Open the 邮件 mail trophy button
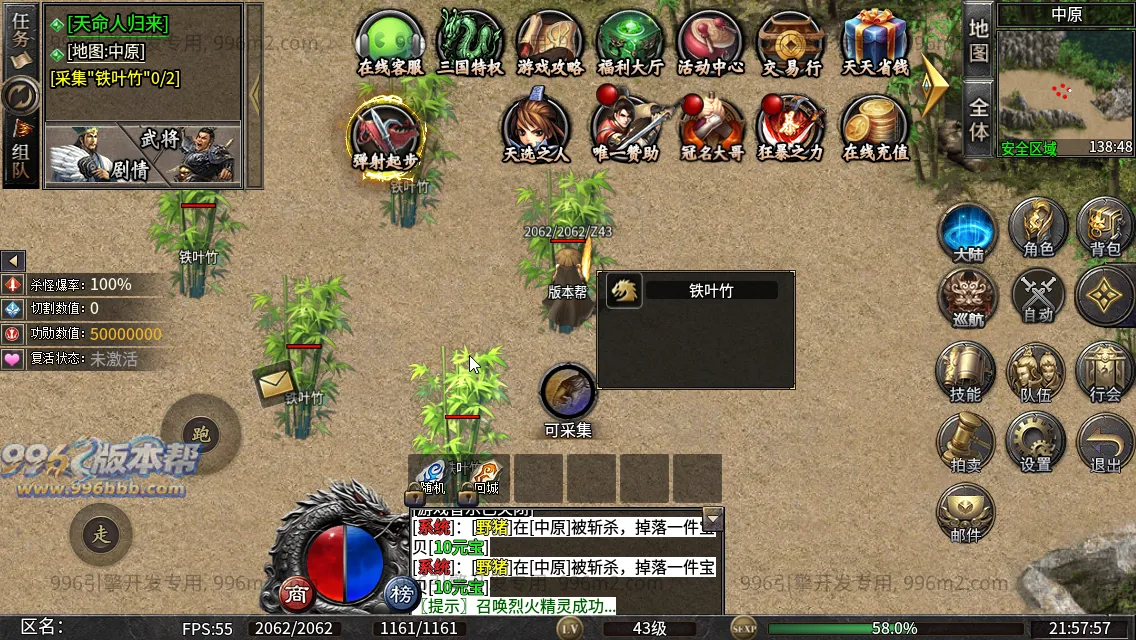The width and height of the screenshot is (1136, 640). 965,512
